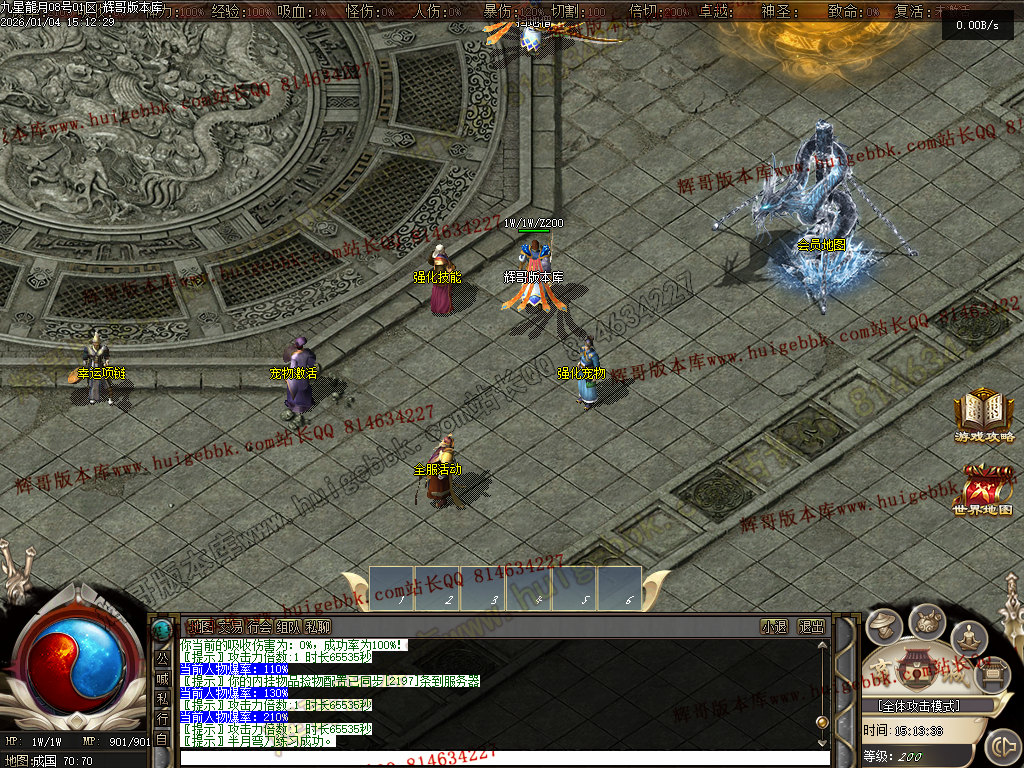
Task: Switch to the 组队 team tab
Action: 289,627
